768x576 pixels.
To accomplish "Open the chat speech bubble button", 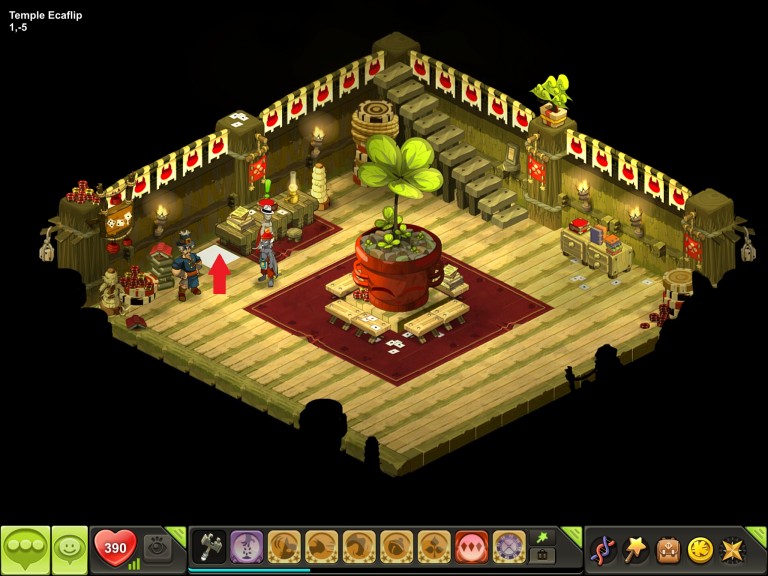I will click(x=25, y=549).
